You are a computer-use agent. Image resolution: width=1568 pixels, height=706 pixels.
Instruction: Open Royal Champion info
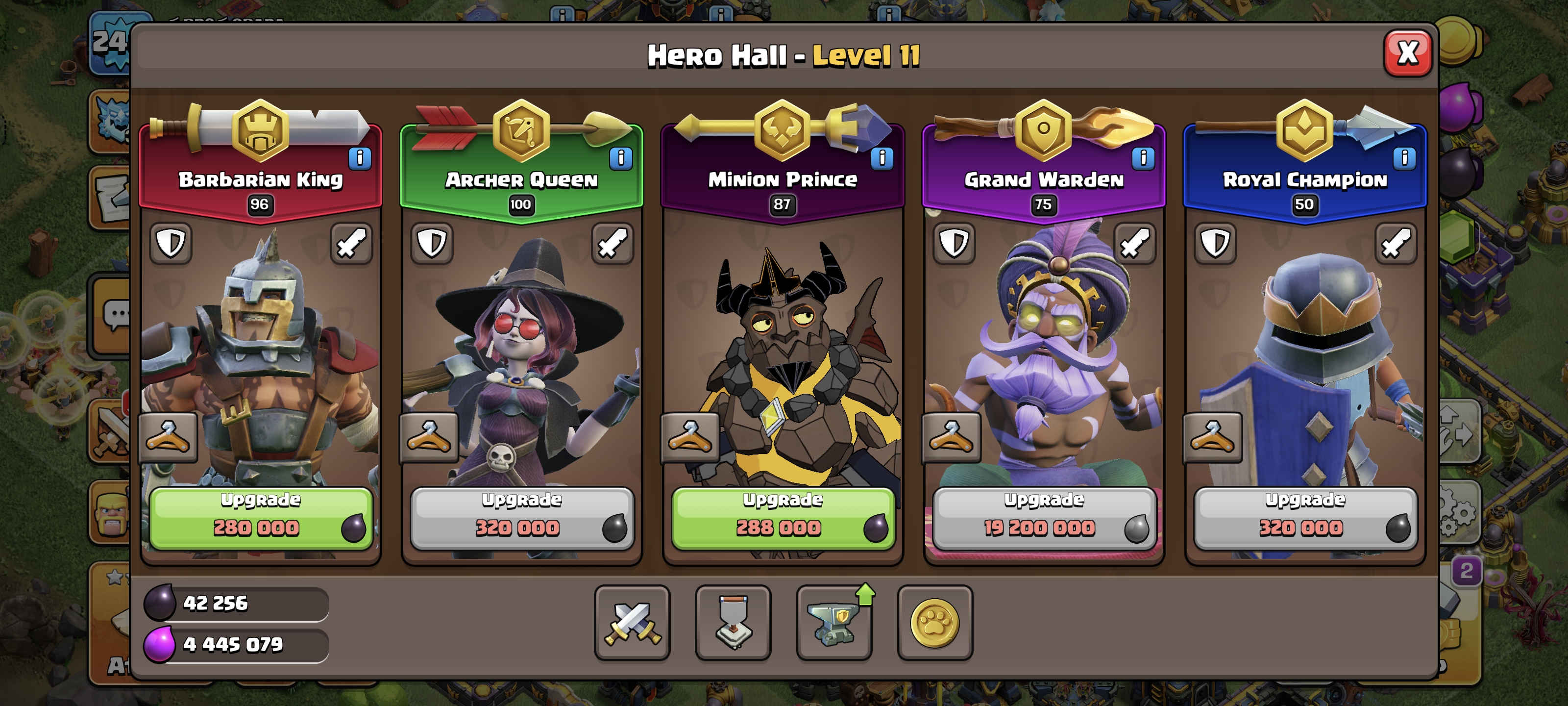[x=1404, y=158]
